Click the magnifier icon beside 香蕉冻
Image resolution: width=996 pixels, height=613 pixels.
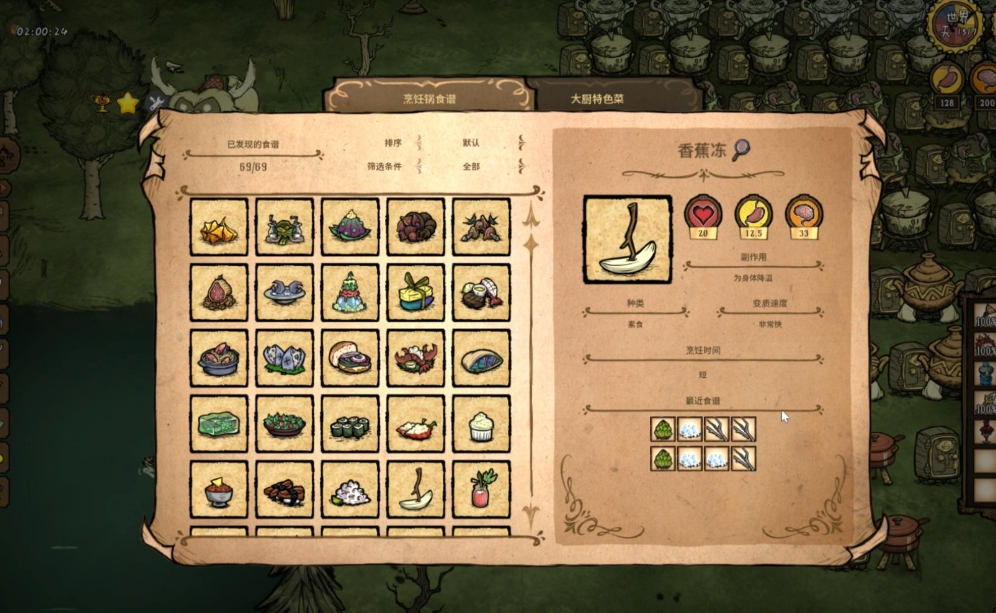point(741,150)
